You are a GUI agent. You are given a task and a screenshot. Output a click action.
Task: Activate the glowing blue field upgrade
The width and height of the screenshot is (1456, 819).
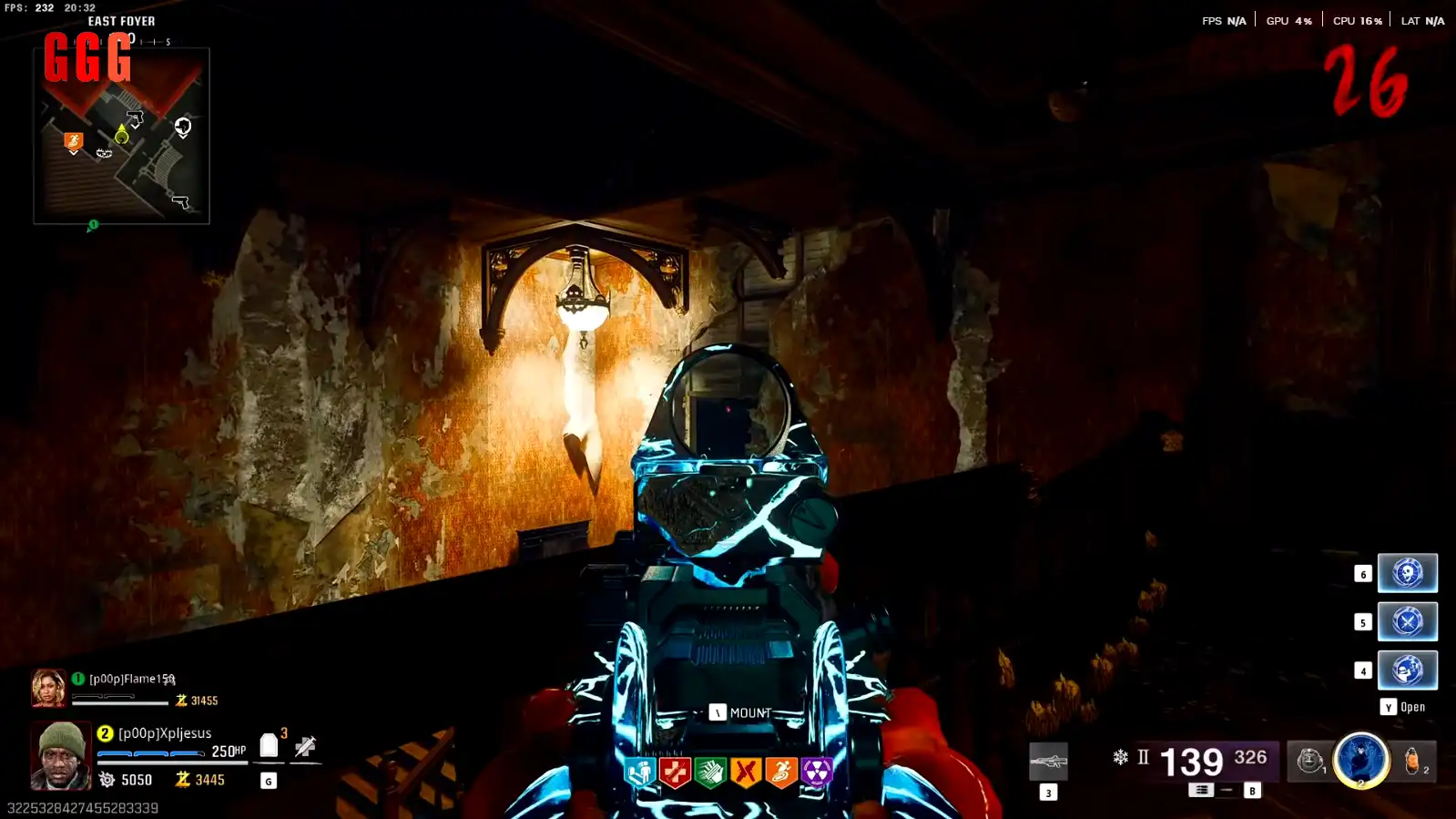point(1360,759)
